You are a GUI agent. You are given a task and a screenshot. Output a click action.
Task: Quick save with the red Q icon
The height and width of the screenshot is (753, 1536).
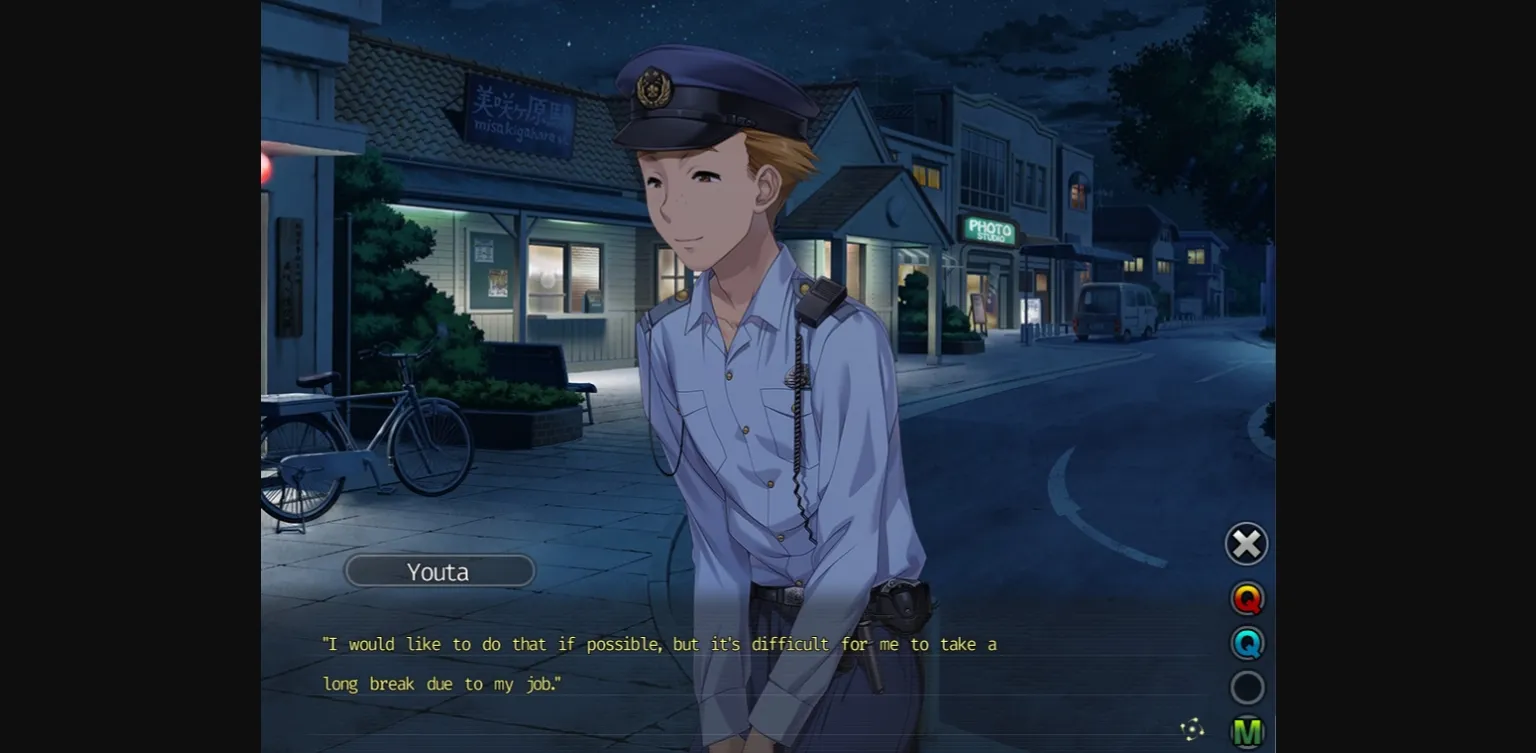tap(1246, 599)
